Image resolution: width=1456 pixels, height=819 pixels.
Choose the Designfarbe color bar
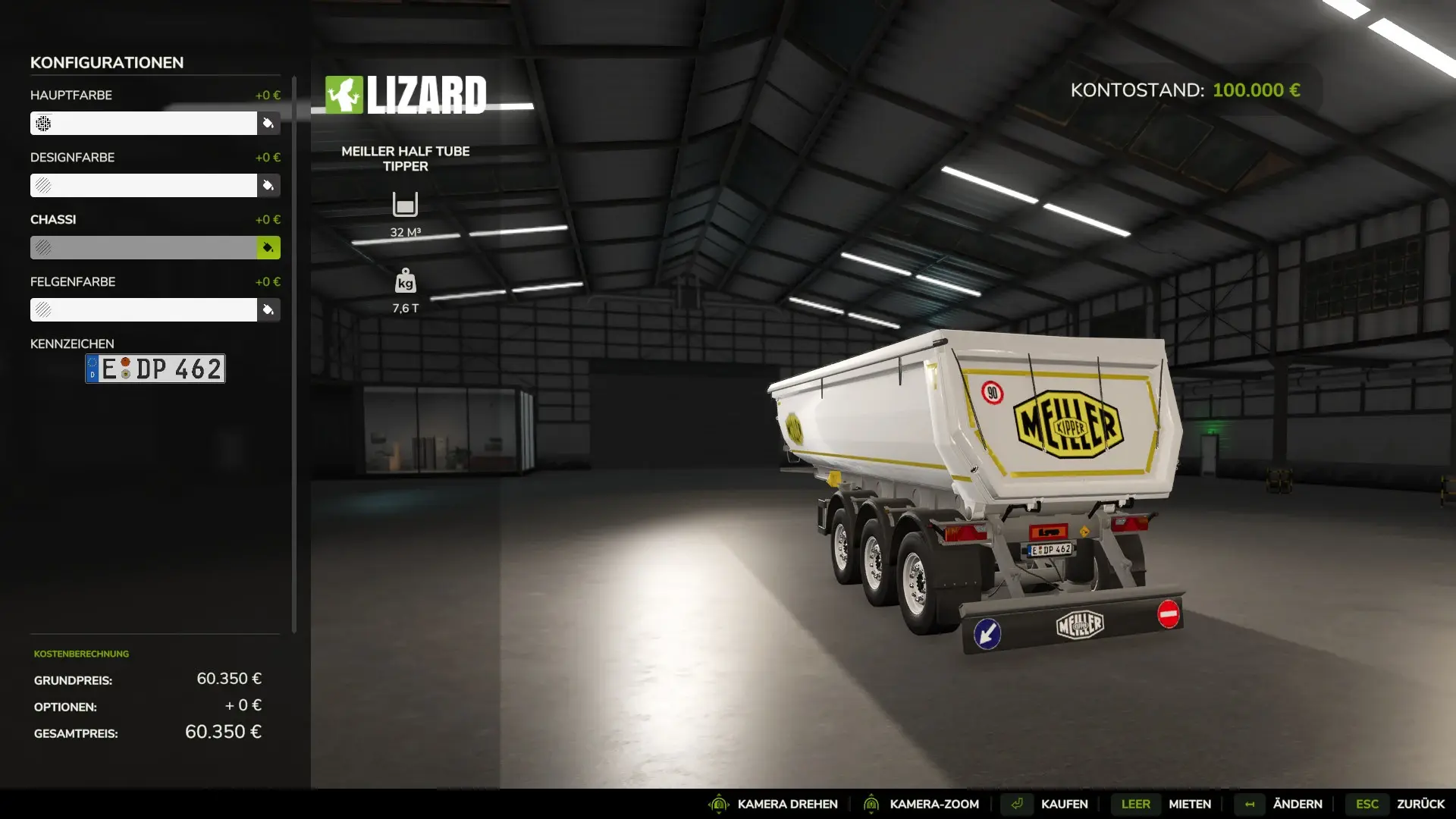(143, 185)
